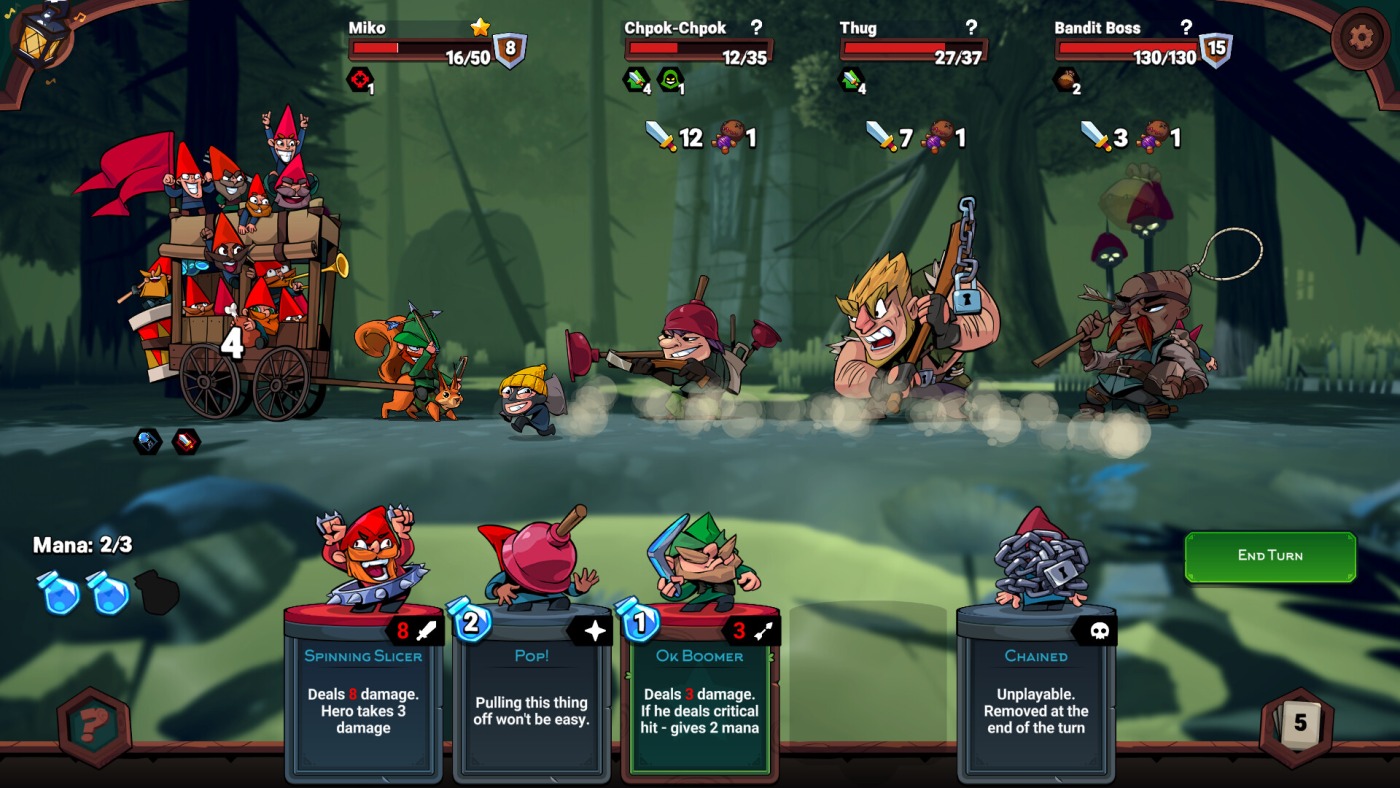
Task: Inspect Miko's red status effect icon
Action: 359,79
